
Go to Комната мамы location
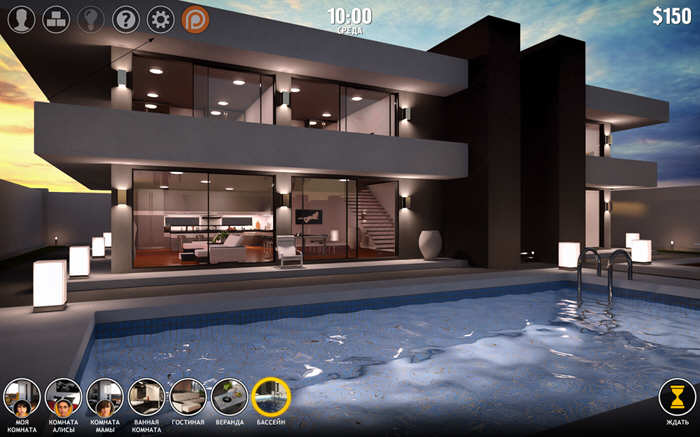click(x=104, y=397)
